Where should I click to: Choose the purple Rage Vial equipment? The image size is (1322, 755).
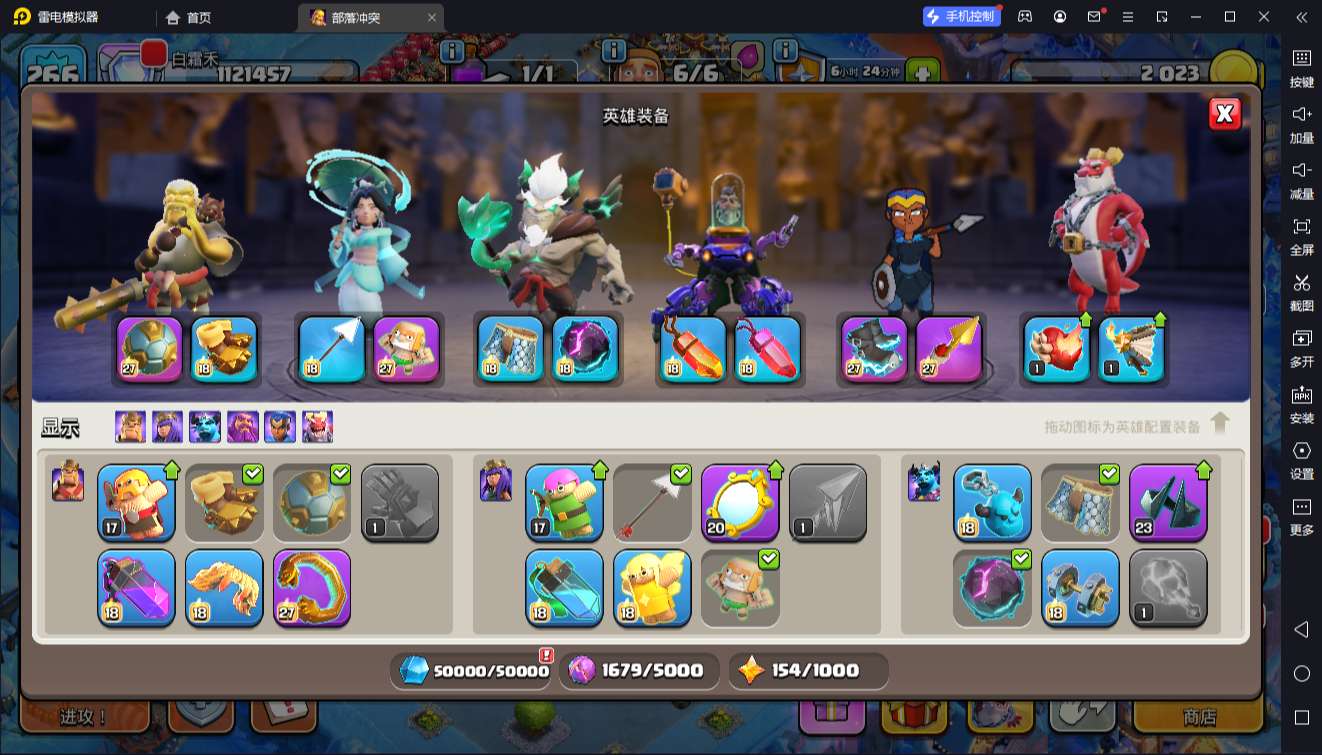136,587
